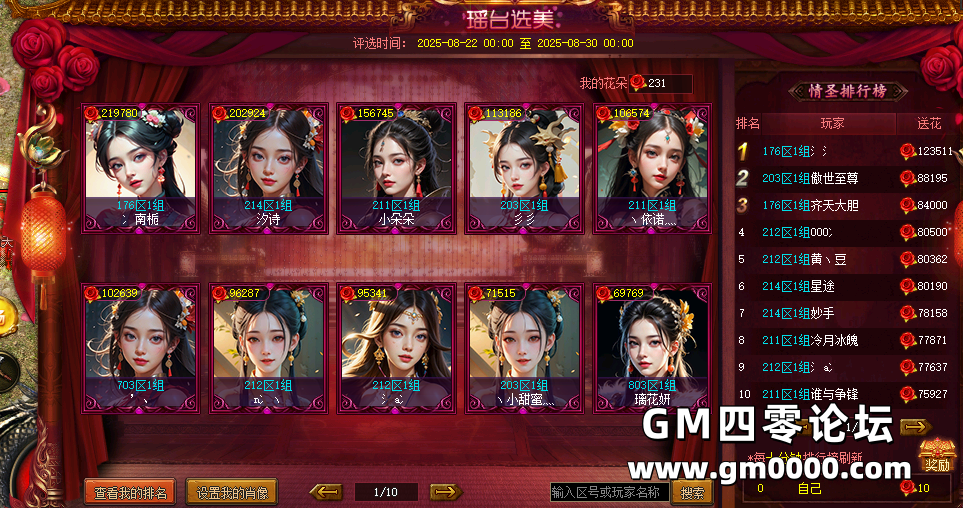Viewport: 963px width, 508px height.
Task: Choose the 汐诗 contestant card
Action: [268, 168]
